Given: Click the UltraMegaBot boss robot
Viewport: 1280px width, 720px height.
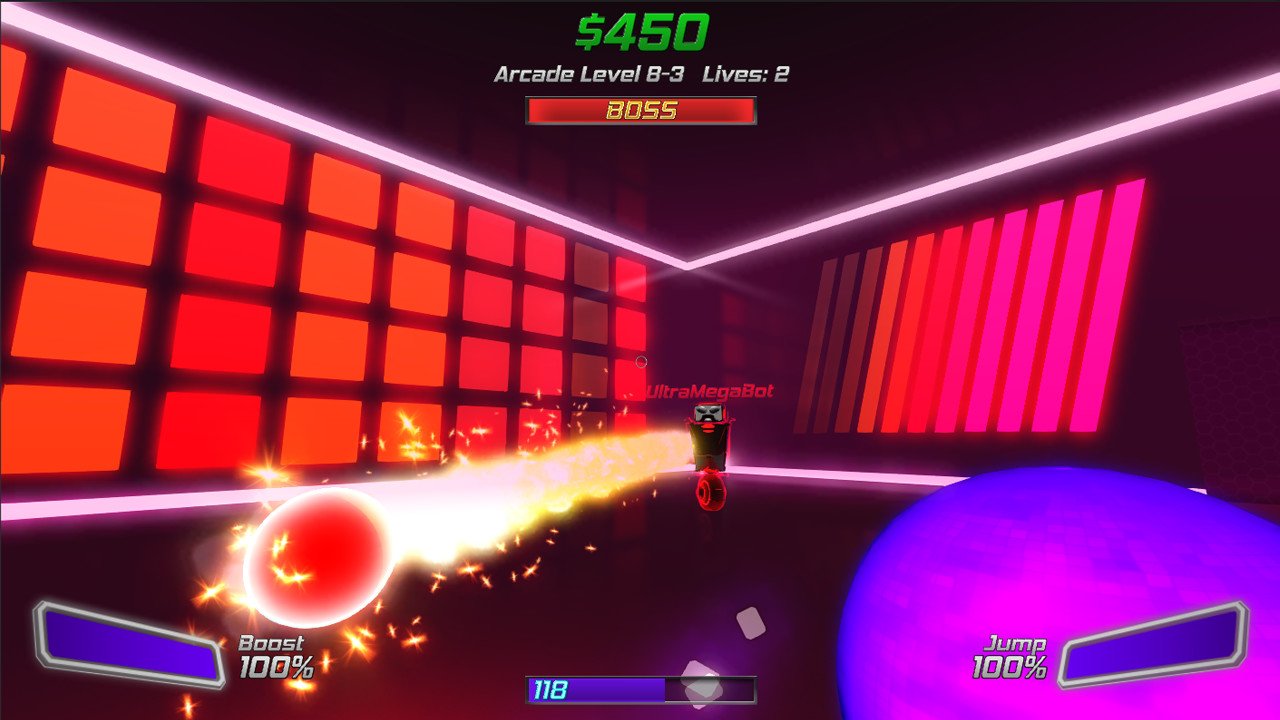Looking at the screenshot, I should tap(710, 437).
